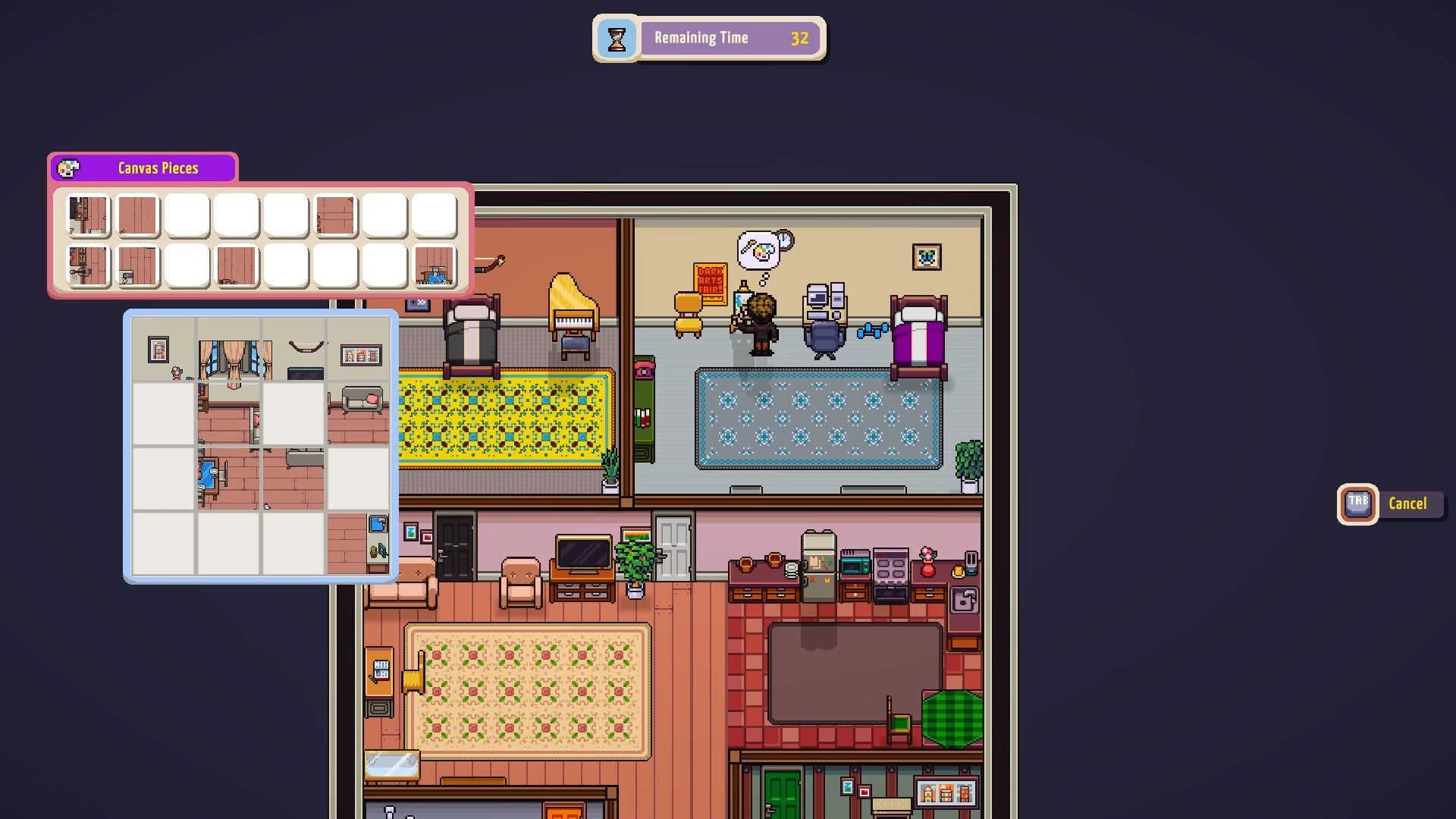This screenshot has height=819, width=1456.
Task: Choose the board tile with three framed portraits
Action: pos(358,350)
